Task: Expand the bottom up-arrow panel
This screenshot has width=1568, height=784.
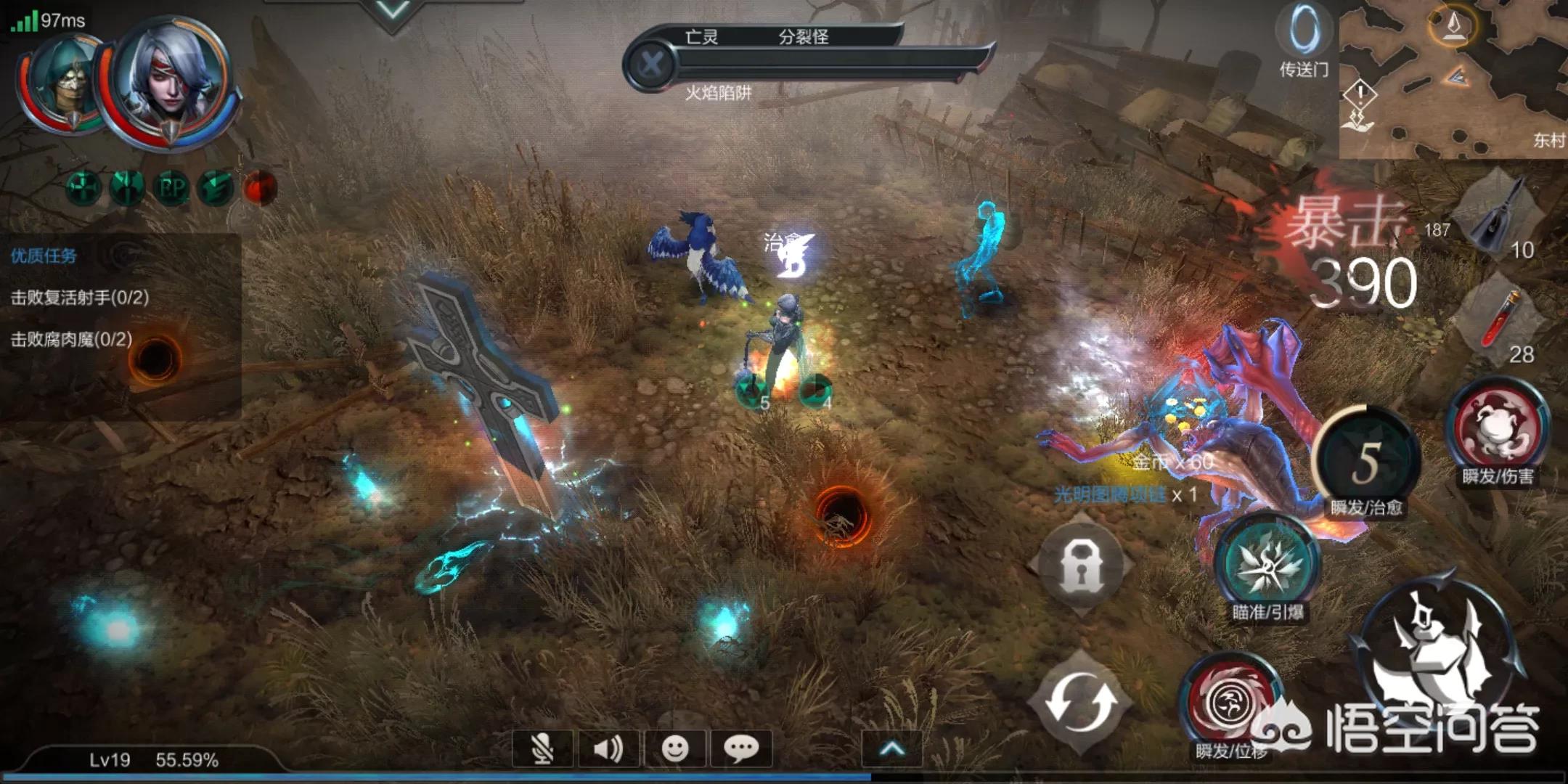Action: click(891, 748)
